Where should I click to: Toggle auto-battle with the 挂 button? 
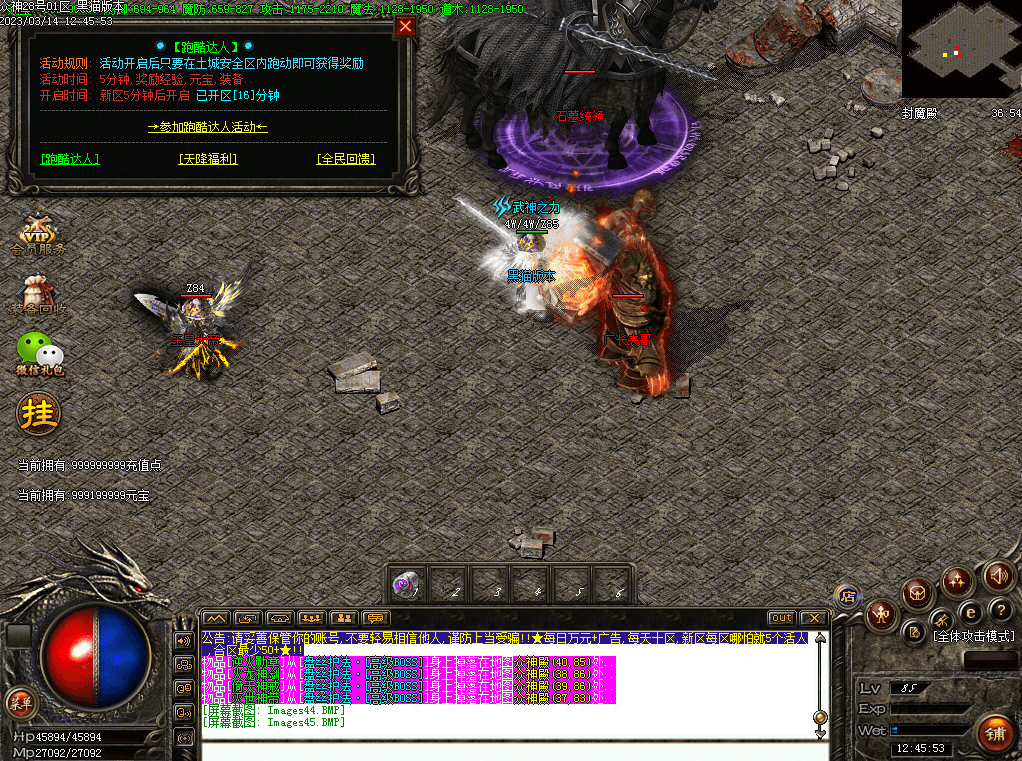[38, 412]
